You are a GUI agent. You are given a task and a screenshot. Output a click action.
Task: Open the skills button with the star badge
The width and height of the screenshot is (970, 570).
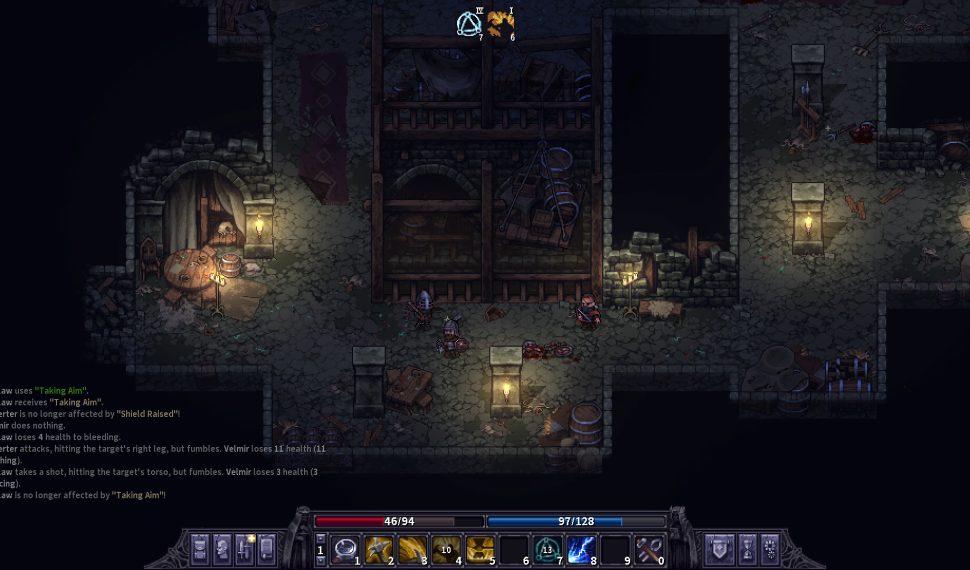pos(244,548)
